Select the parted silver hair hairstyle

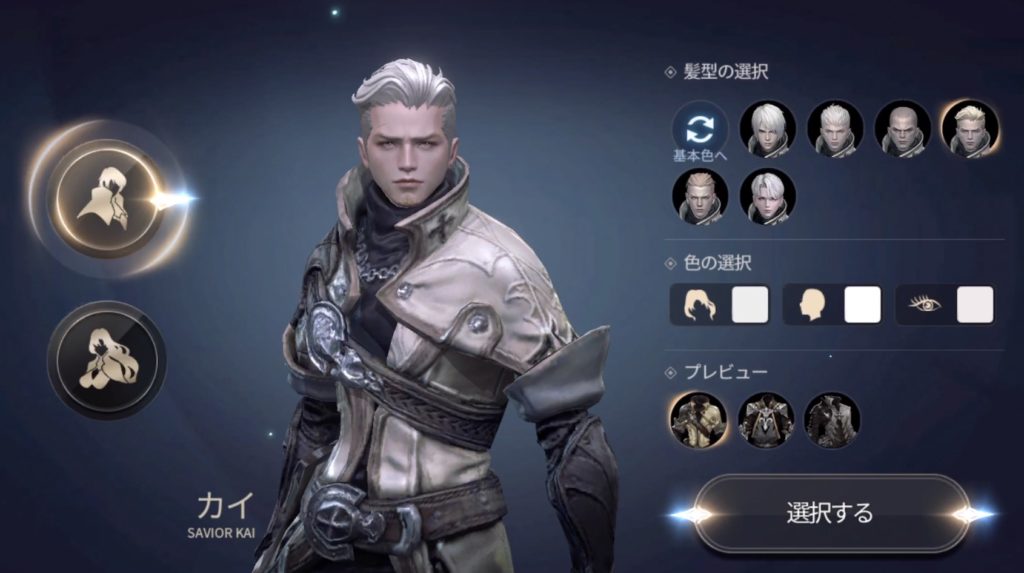tap(768, 196)
